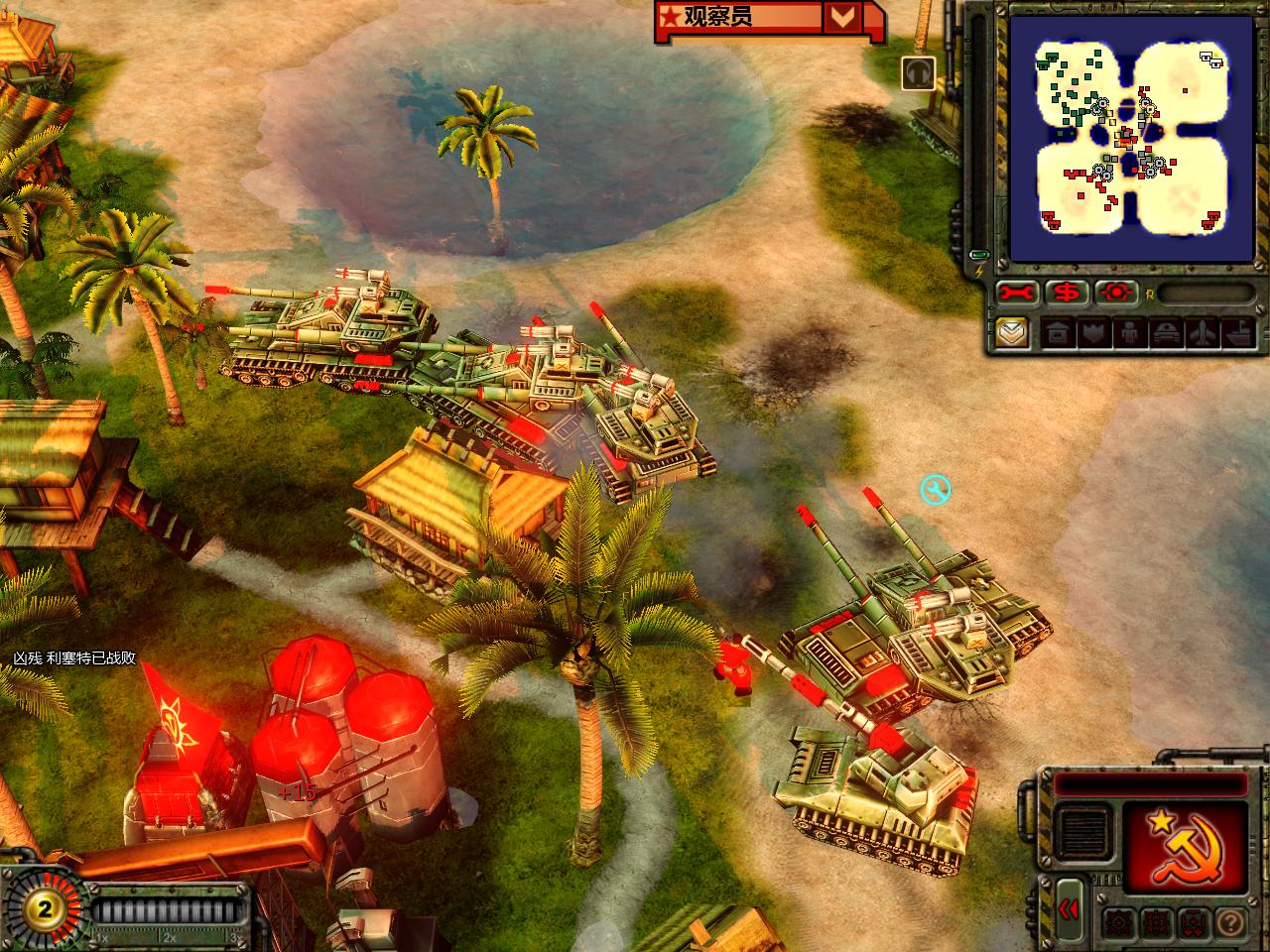
Task: Click the red target waypoint button
Action: (x=1117, y=293)
